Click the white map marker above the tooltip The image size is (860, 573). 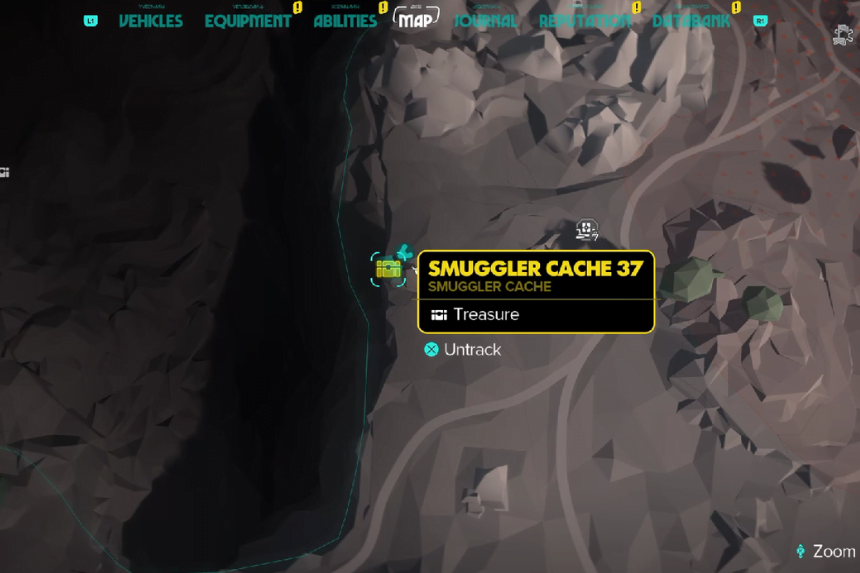point(587,231)
